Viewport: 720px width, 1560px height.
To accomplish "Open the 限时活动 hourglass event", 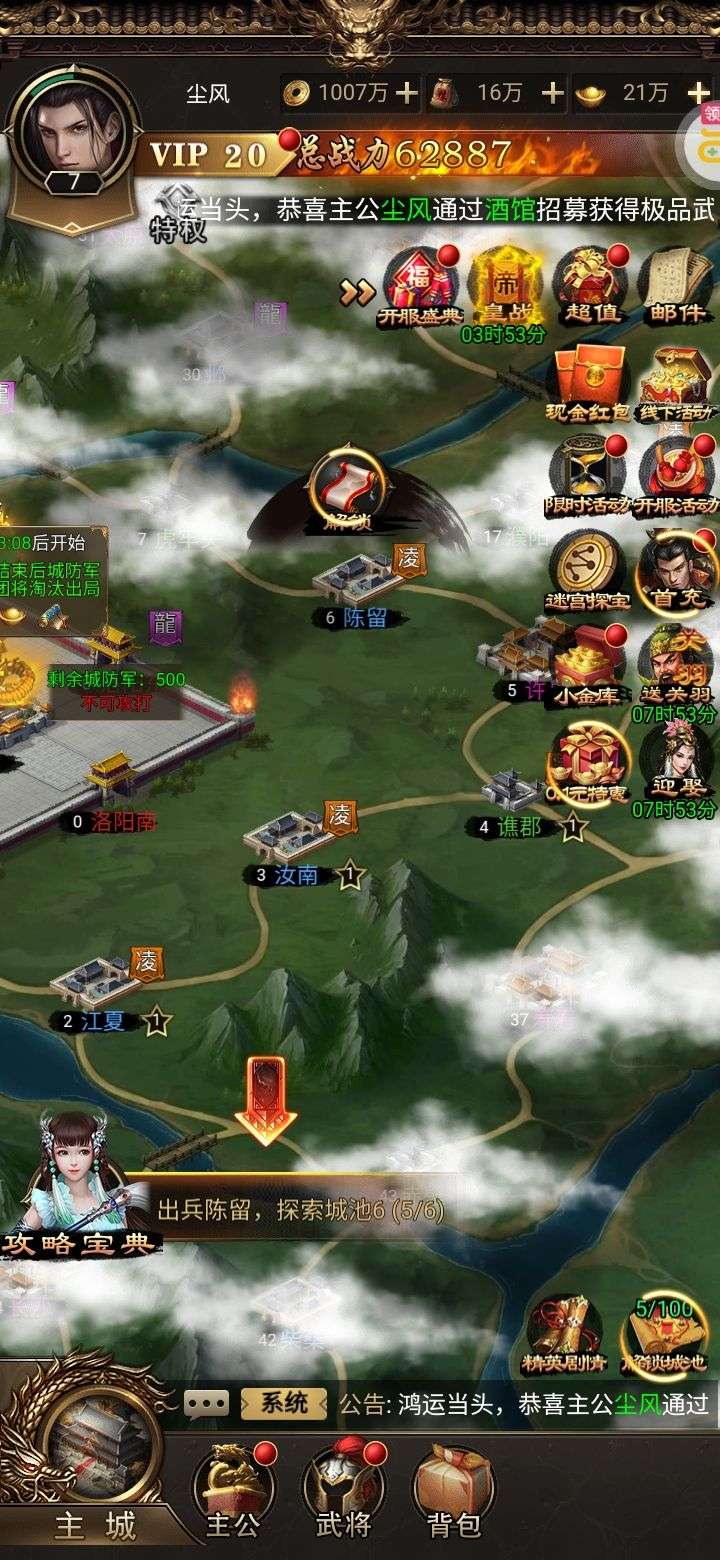I will [587, 473].
